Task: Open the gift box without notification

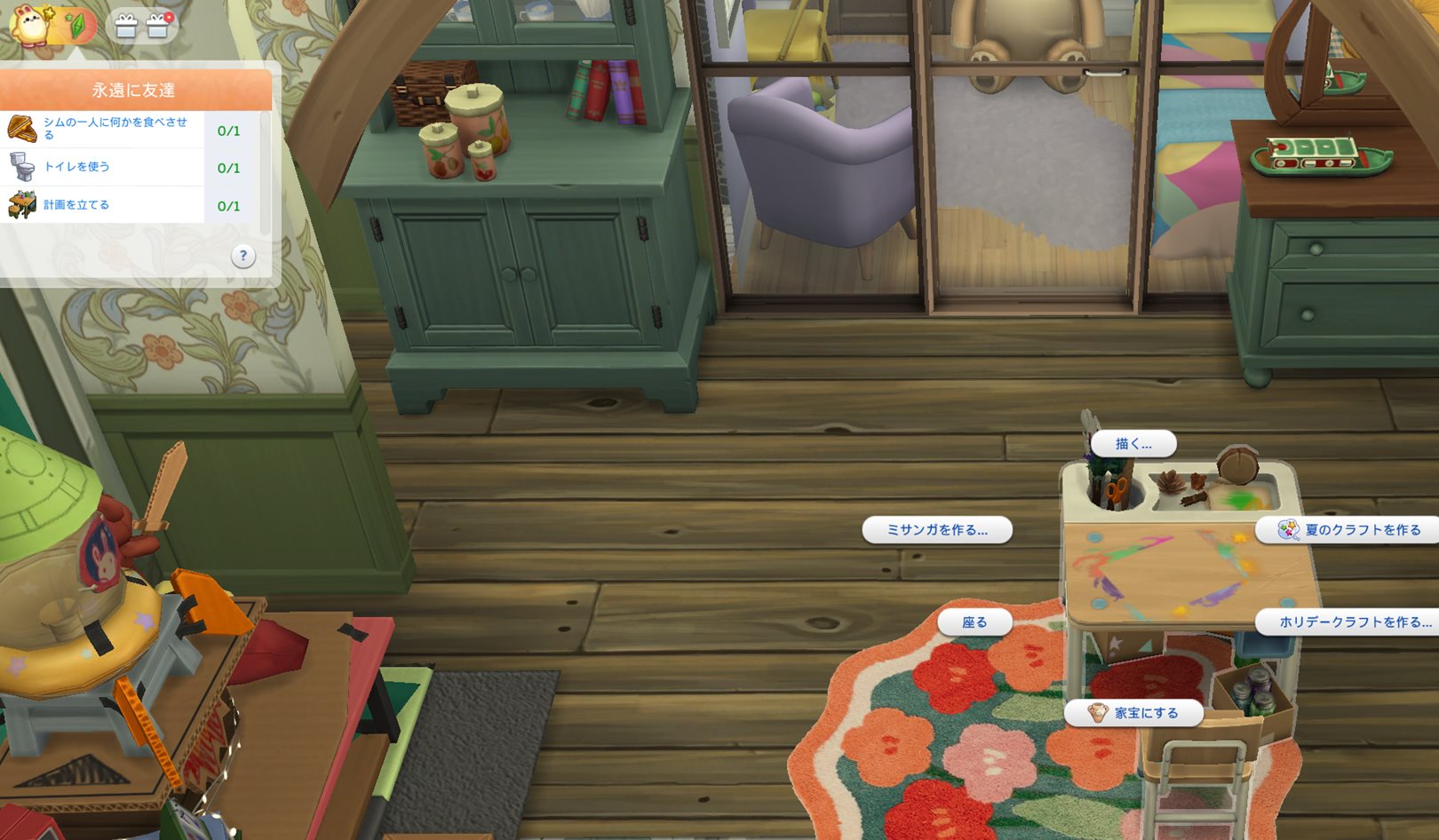Action: pyautogui.click(x=126, y=27)
